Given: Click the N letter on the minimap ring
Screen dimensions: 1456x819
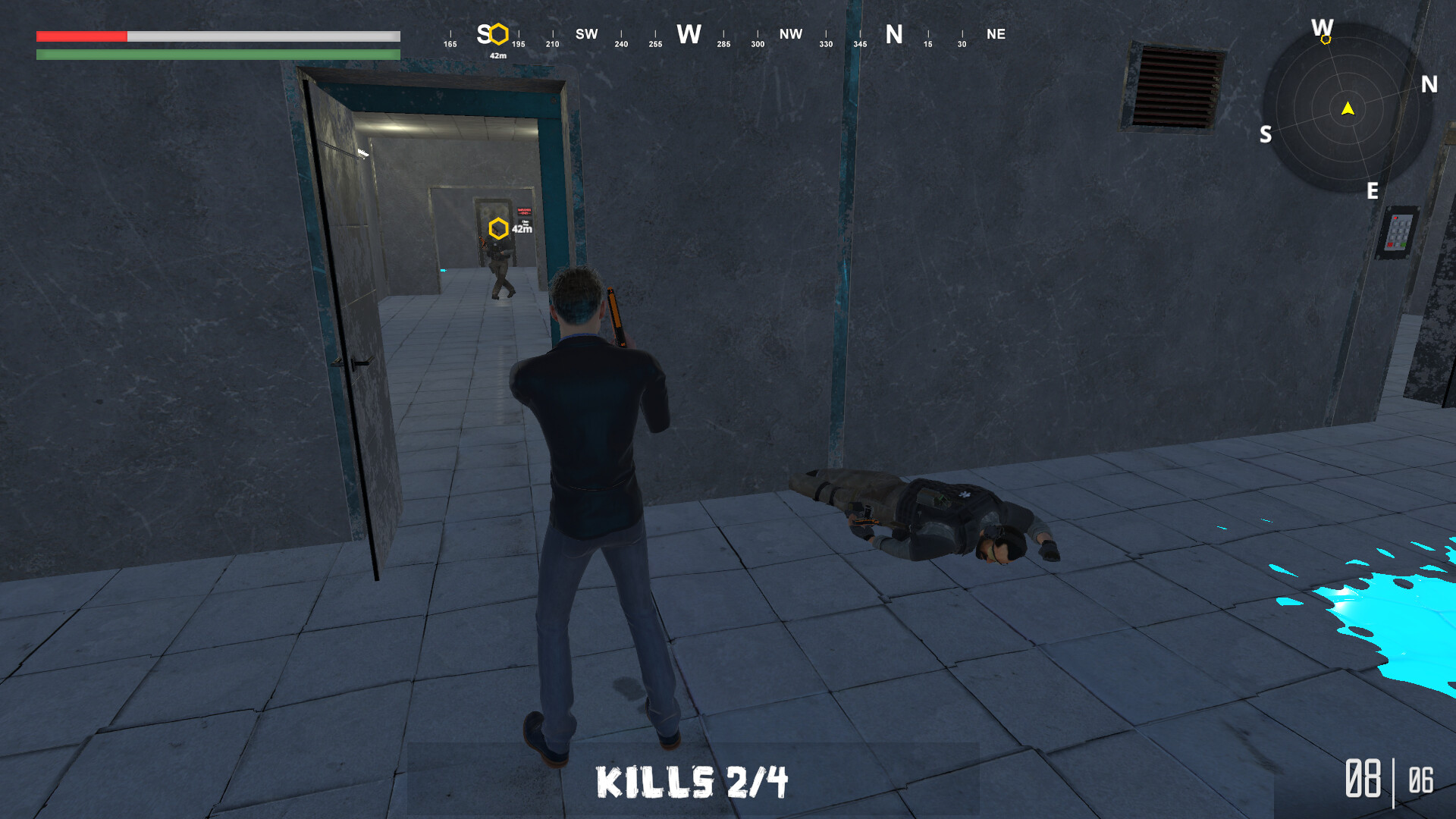Looking at the screenshot, I should [1429, 85].
